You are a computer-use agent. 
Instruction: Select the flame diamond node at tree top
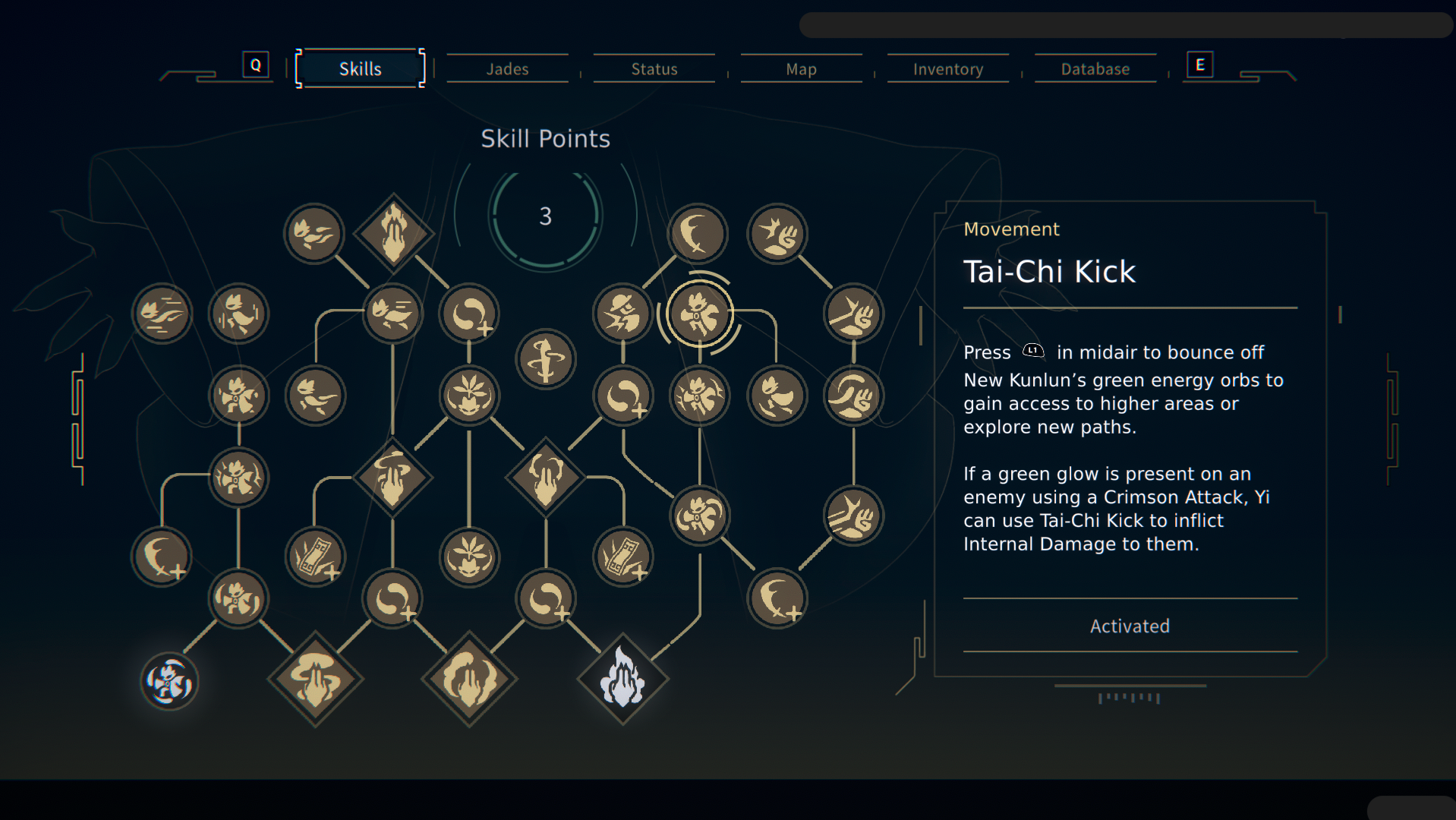(393, 233)
